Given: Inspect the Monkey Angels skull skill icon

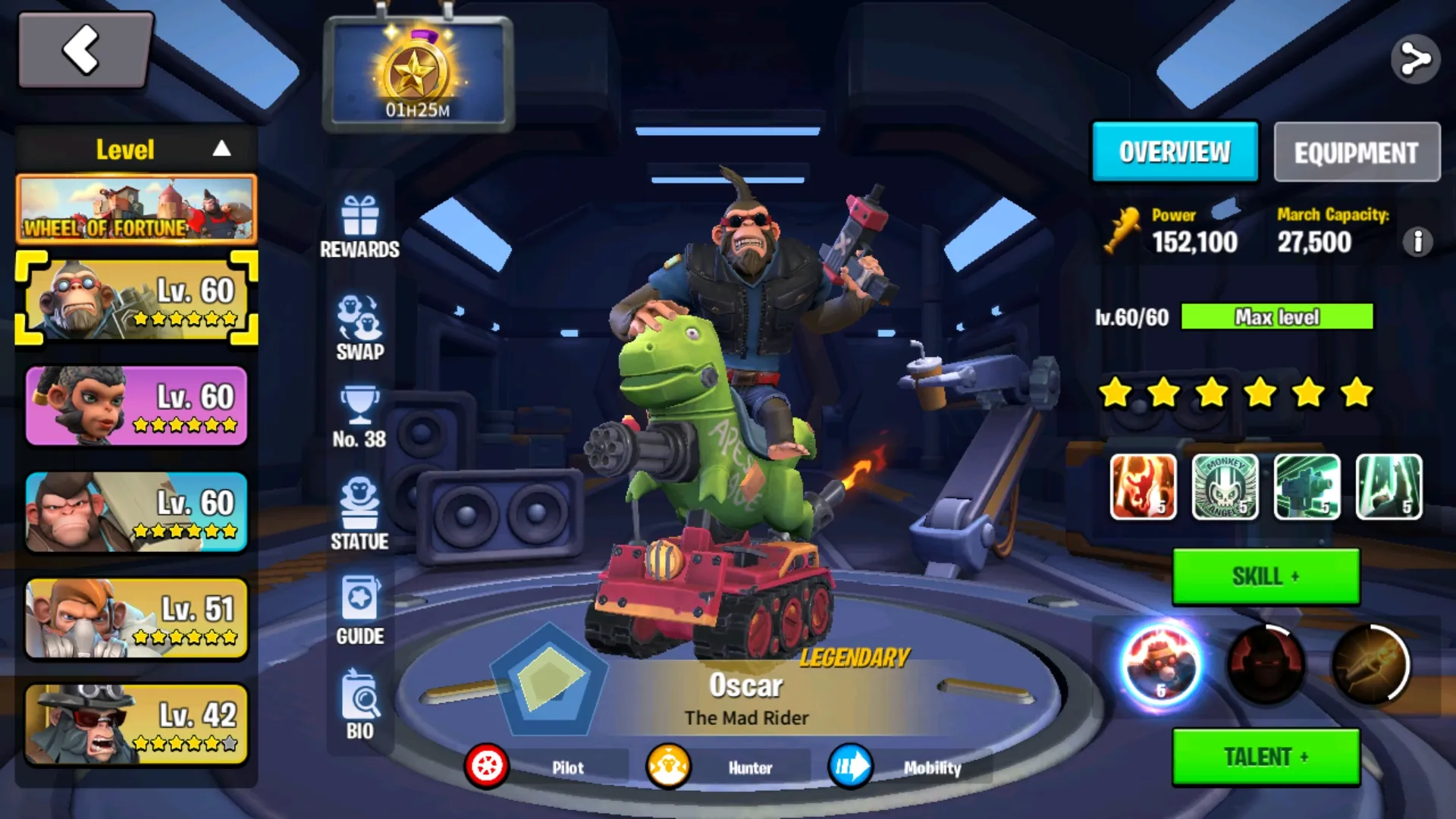Looking at the screenshot, I should click(x=1225, y=487).
